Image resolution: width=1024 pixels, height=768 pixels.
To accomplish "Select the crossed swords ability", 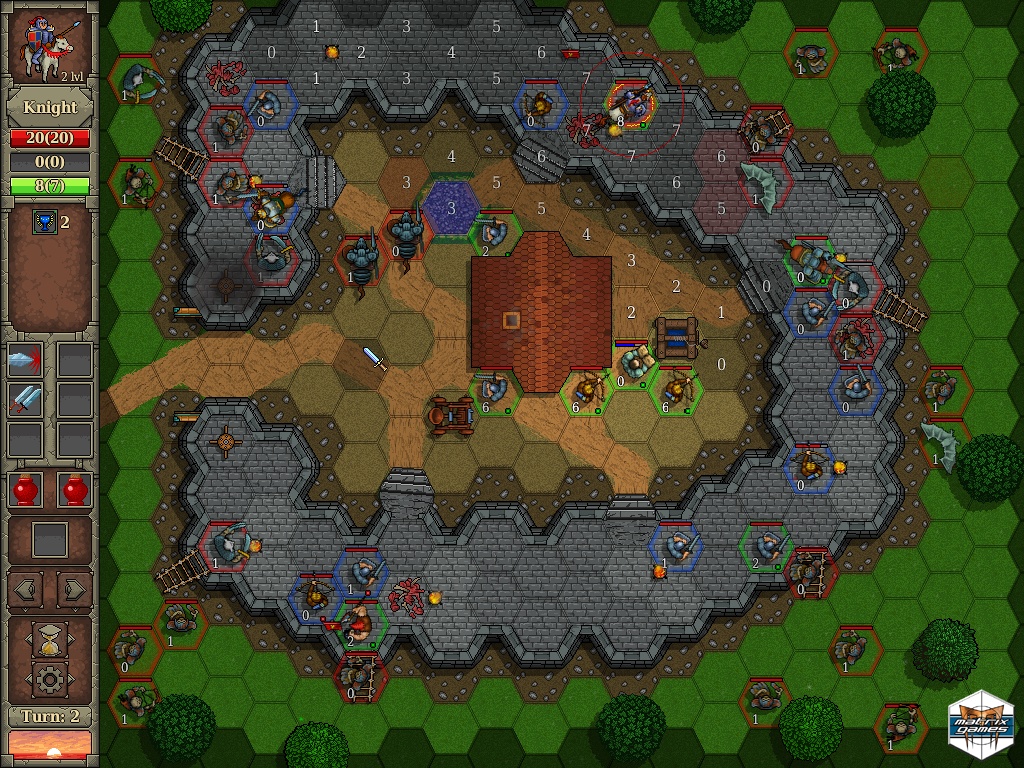I will coord(25,400).
